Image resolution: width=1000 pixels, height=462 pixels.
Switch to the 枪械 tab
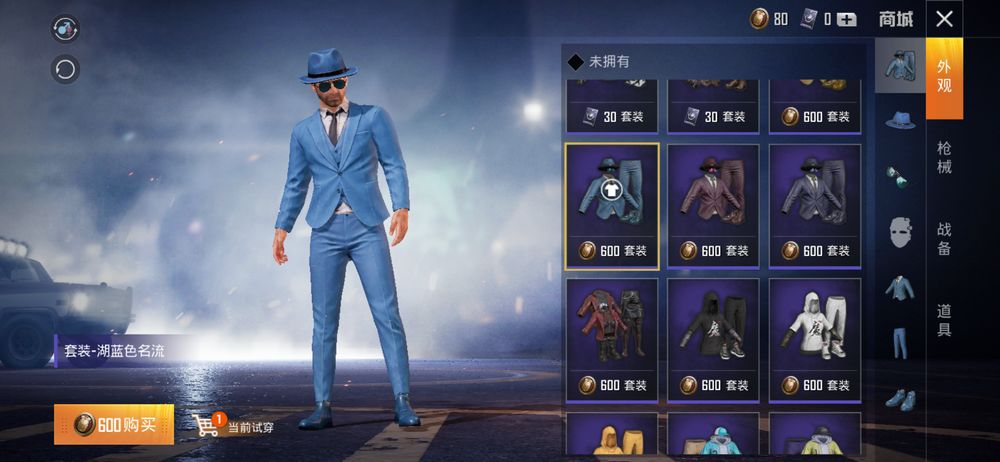pos(944,157)
